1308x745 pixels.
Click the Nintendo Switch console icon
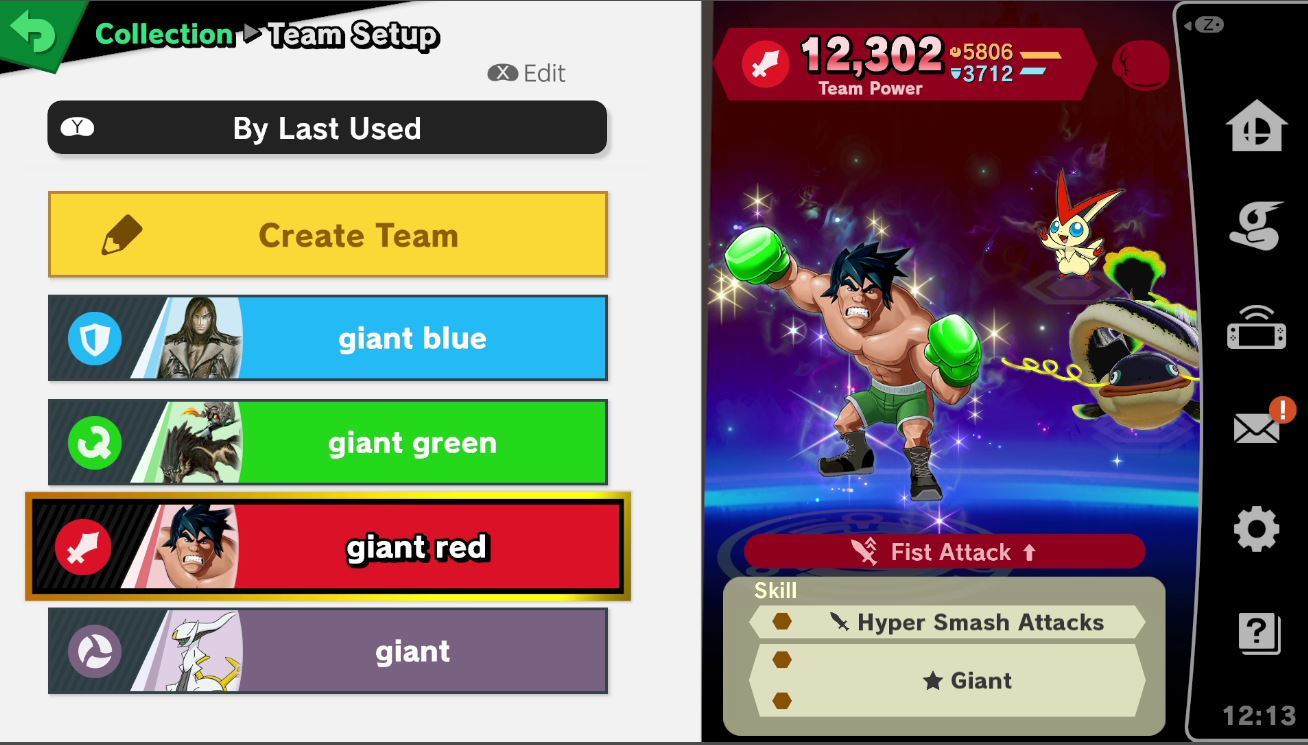pos(1255,328)
